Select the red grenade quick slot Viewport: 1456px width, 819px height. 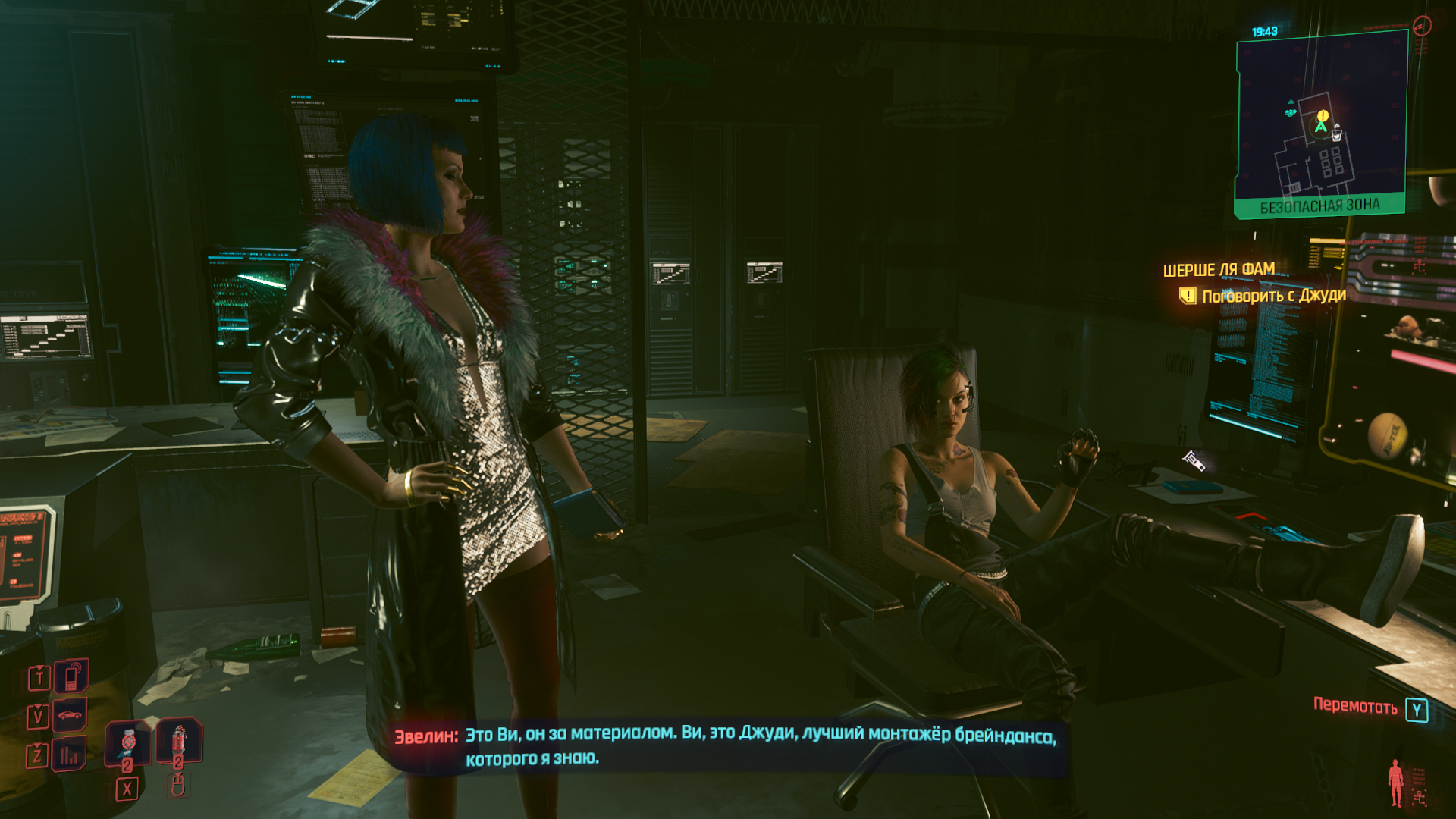[179, 739]
